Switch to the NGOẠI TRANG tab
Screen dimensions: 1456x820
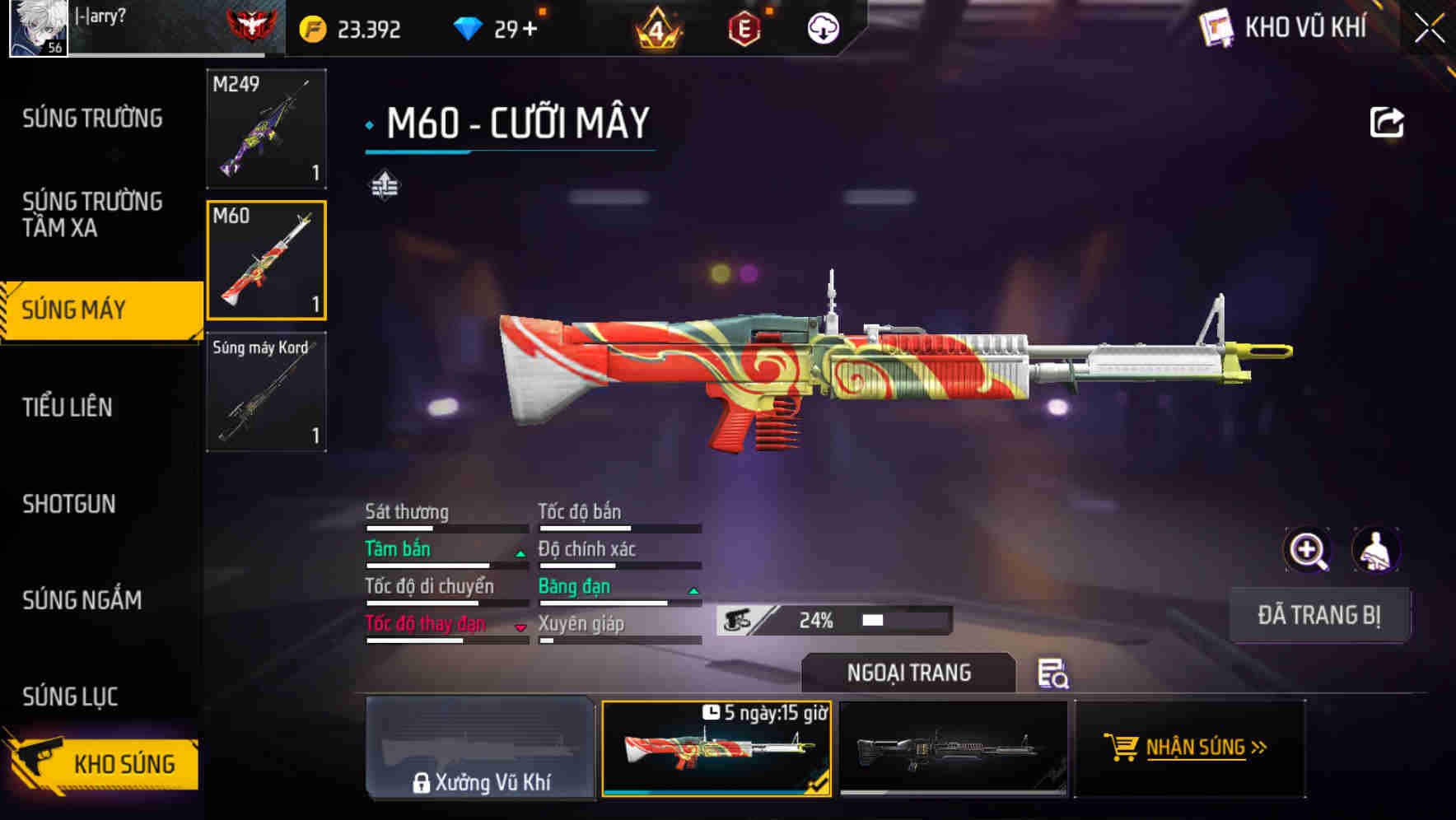click(908, 673)
